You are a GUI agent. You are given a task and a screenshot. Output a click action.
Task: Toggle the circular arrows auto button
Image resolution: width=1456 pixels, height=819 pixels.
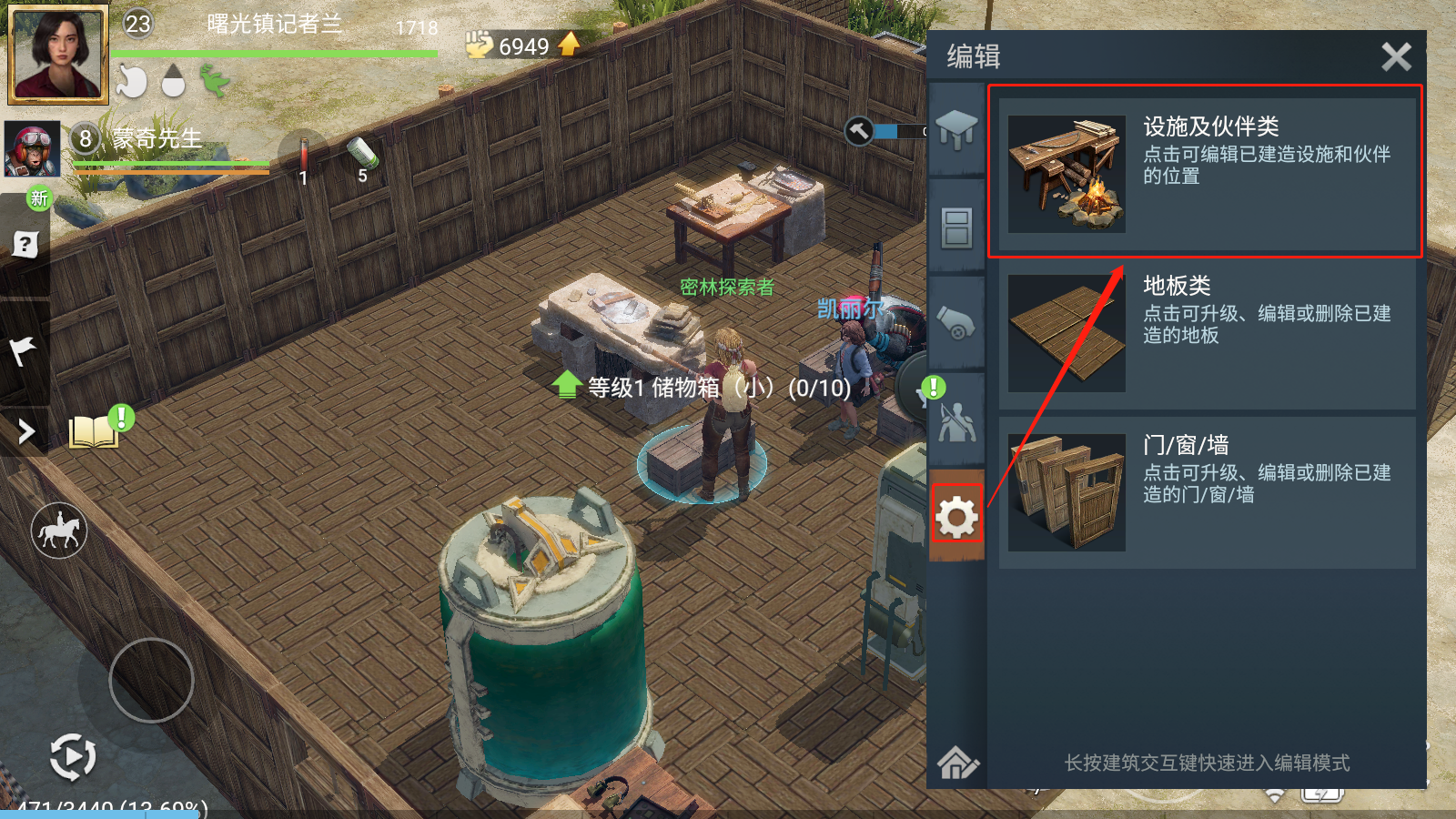coord(72,756)
